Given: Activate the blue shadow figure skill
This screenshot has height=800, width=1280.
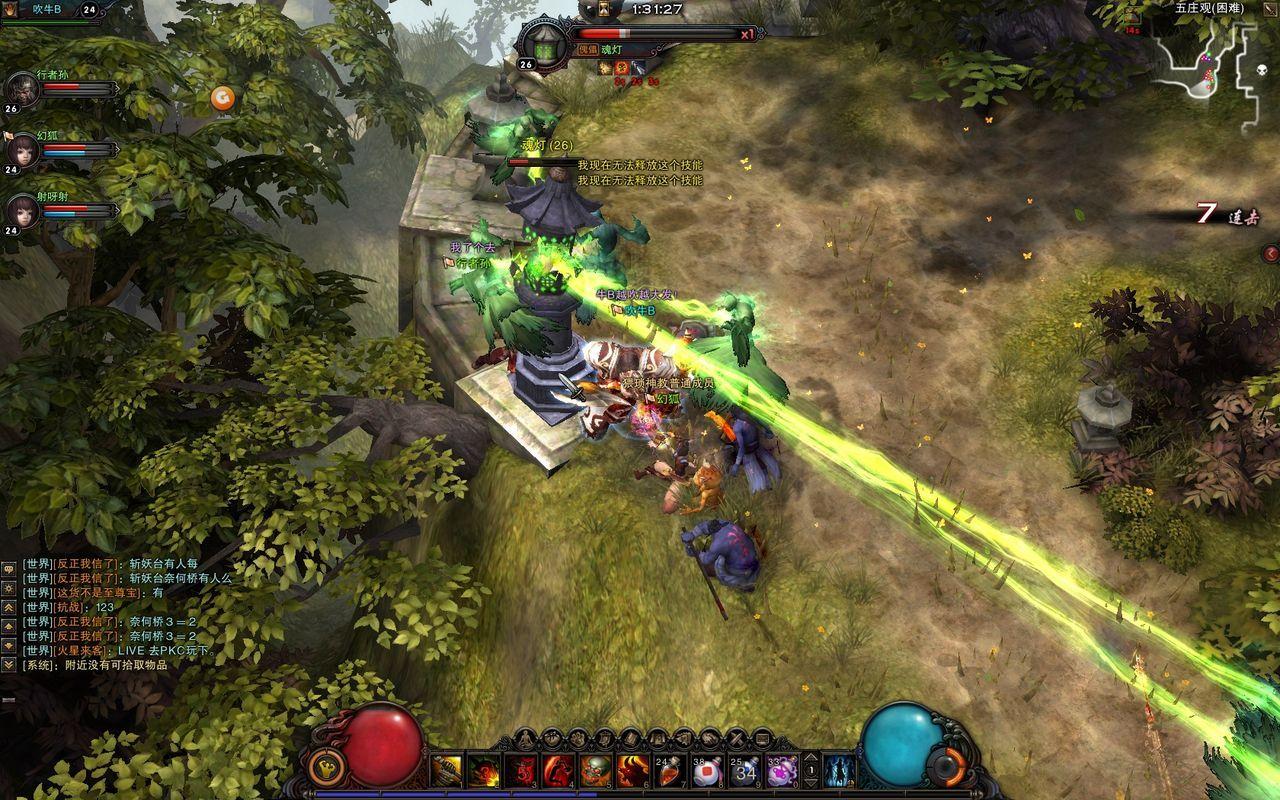Looking at the screenshot, I should pyautogui.click(x=838, y=771).
